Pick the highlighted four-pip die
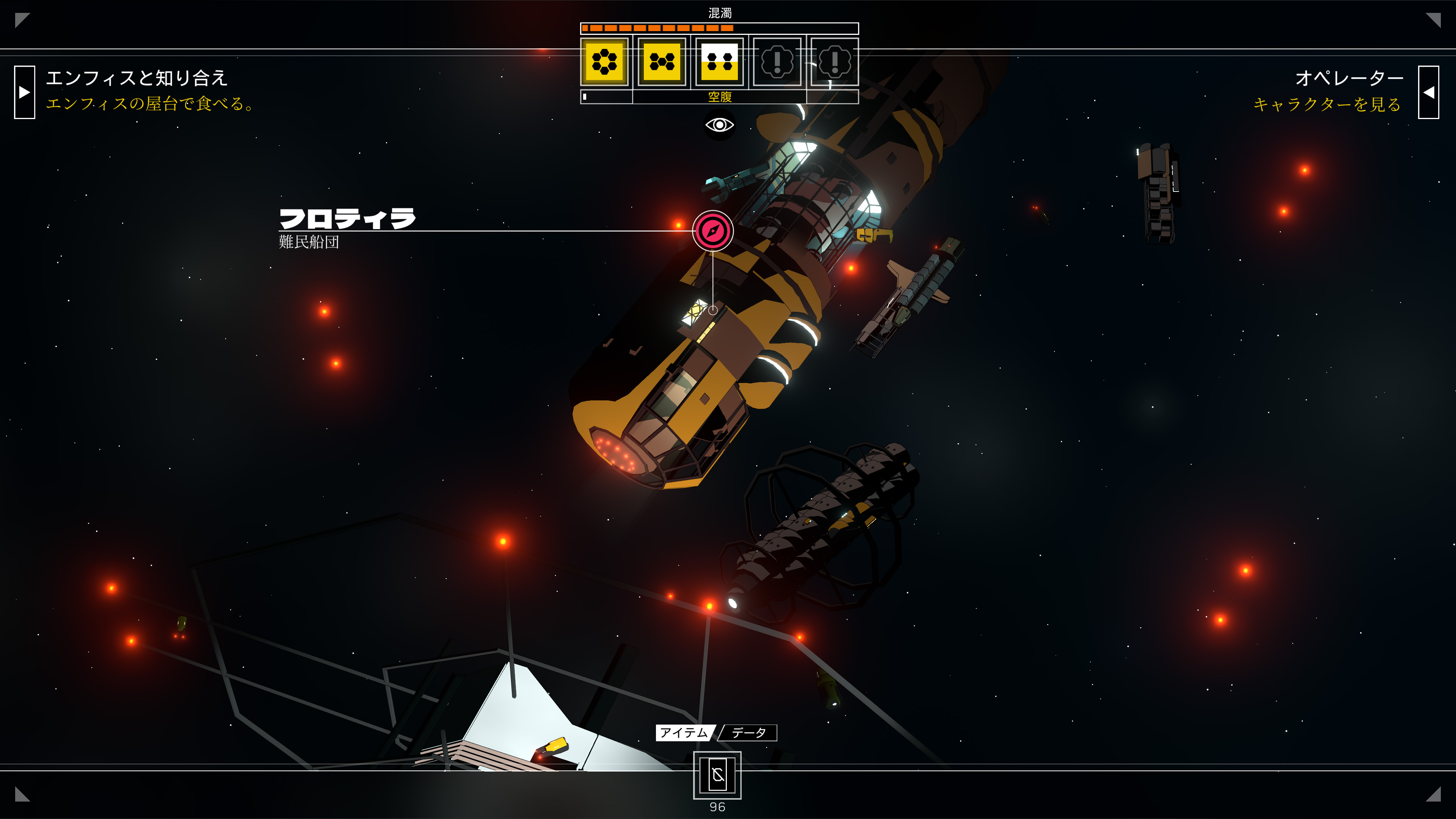1456x819 pixels. pyautogui.click(x=720, y=61)
